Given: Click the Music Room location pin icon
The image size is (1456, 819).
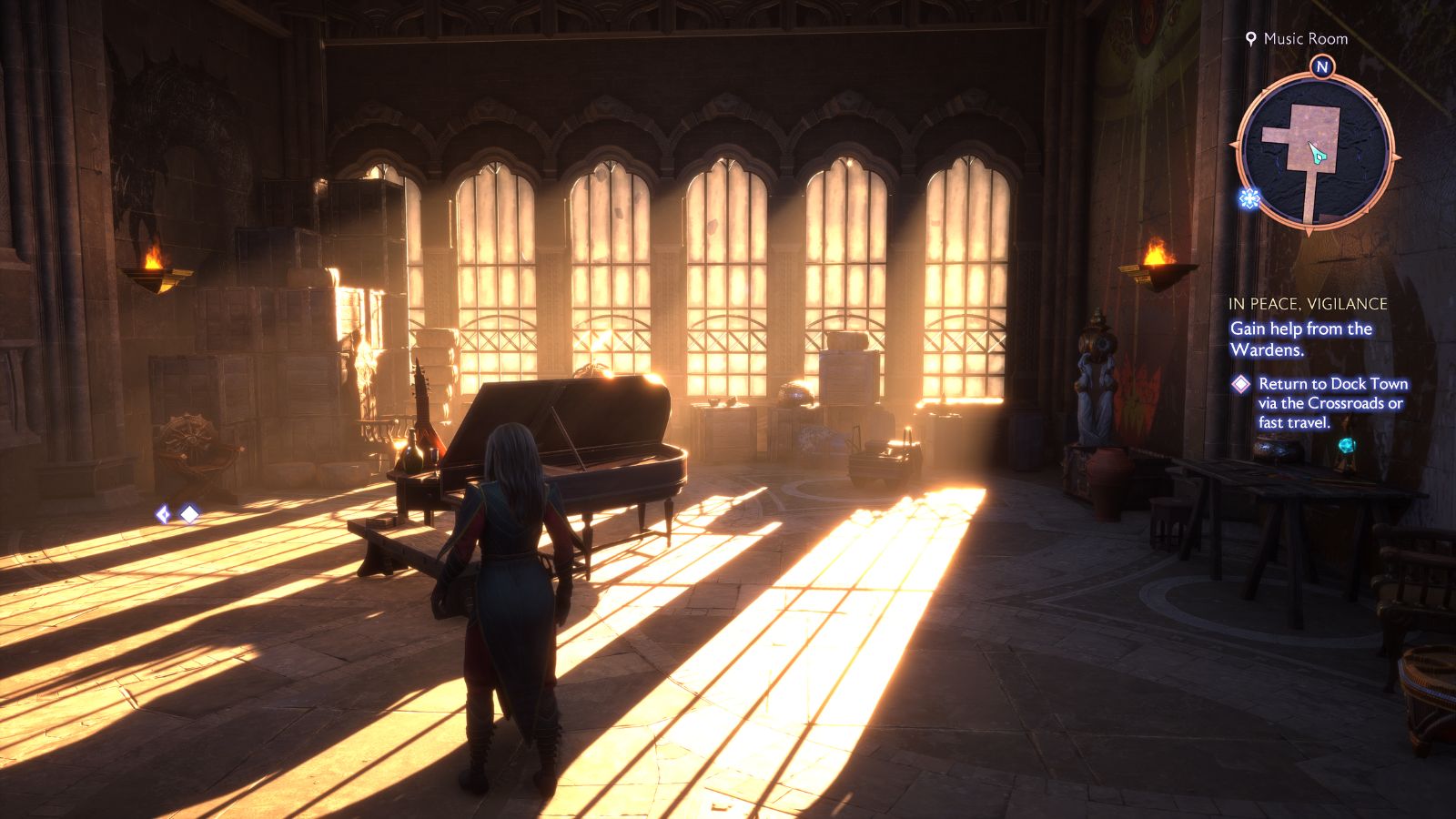Looking at the screenshot, I should coord(1252,39).
